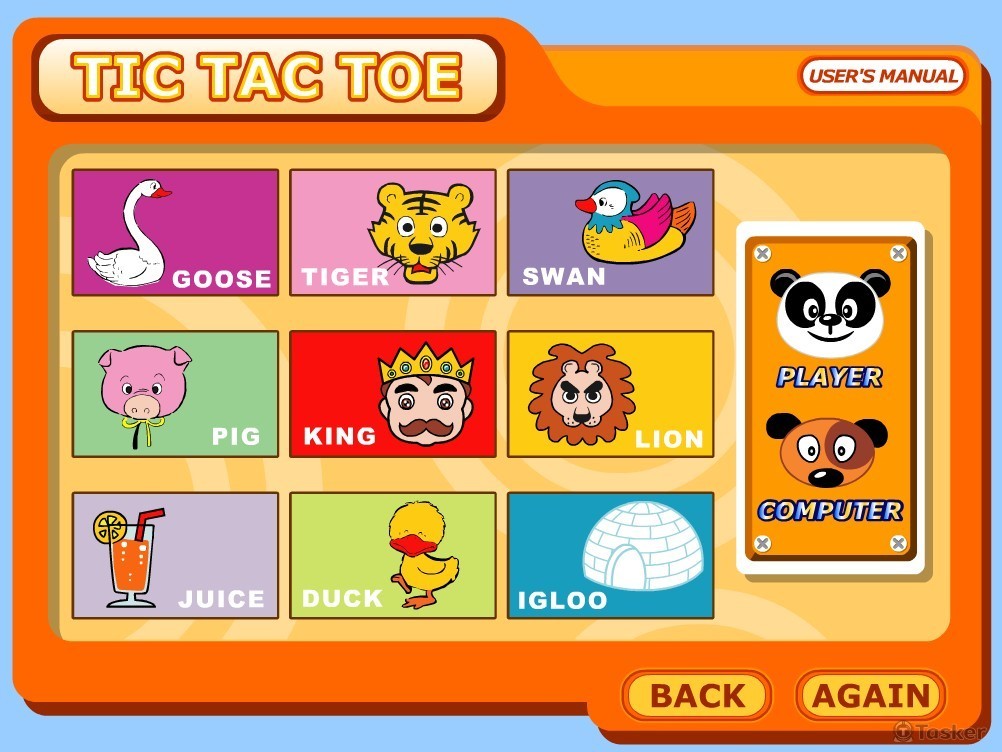1002x752 pixels.
Task: Pick the SWAN tile
Action: (611, 232)
